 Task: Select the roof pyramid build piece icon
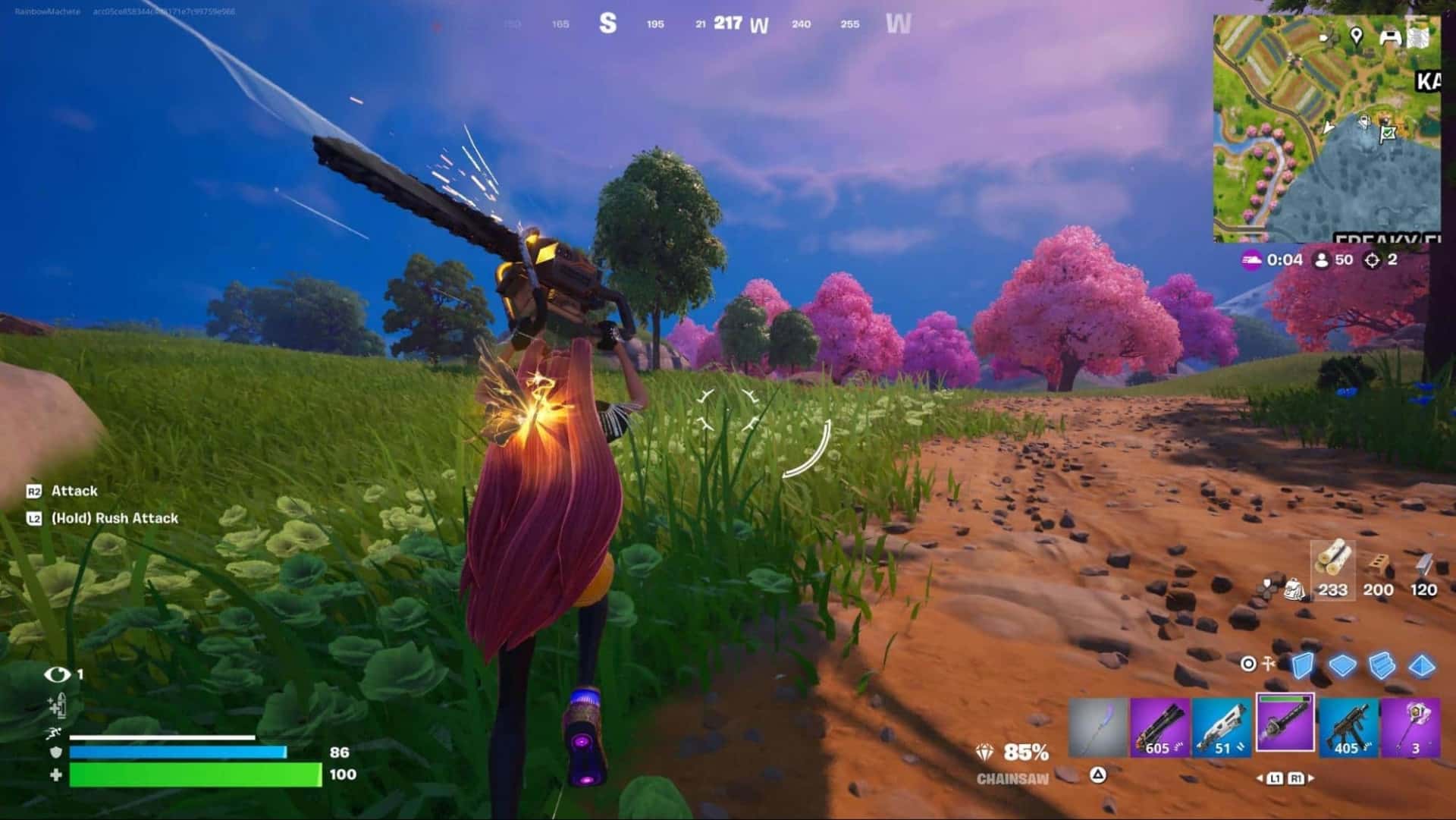click(x=1420, y=667)
